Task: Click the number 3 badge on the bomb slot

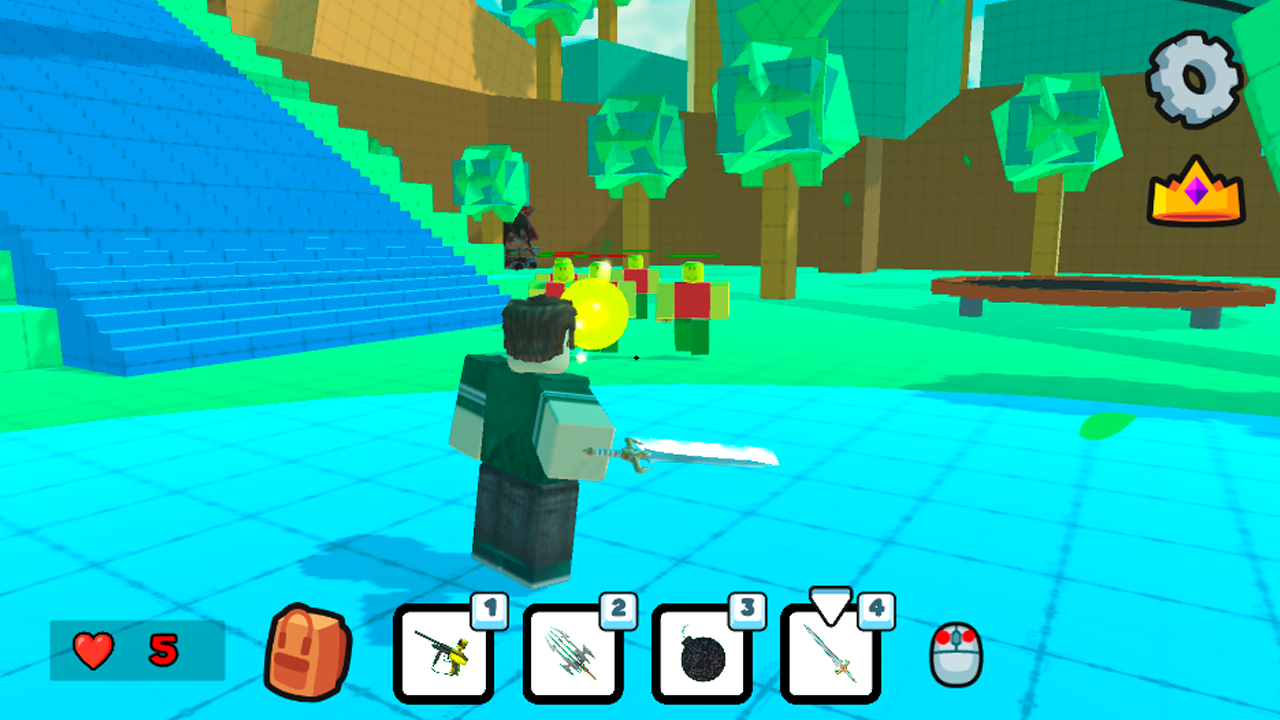Action: (747, 613)
